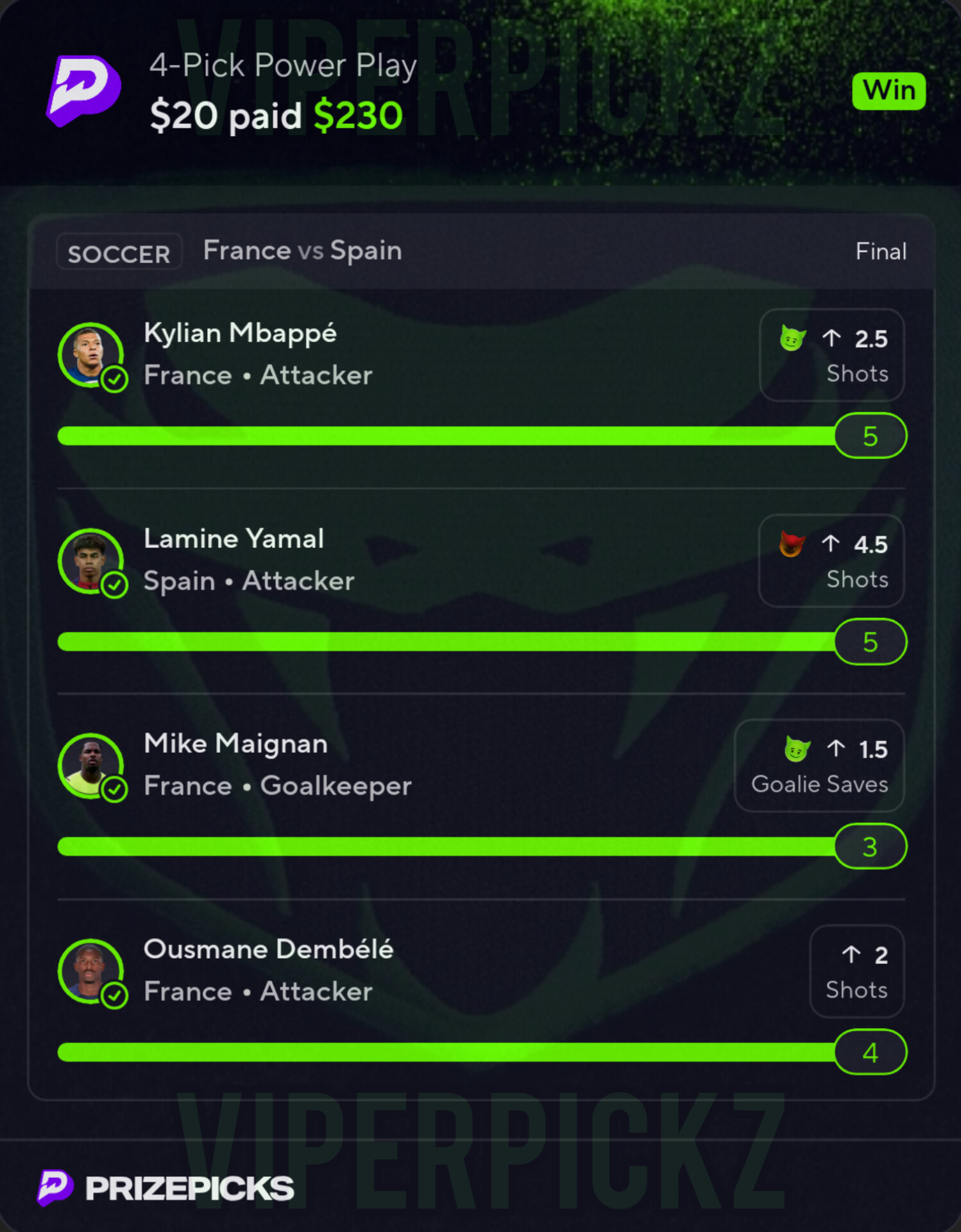The width and height of the screenshot is (961, 1232).
Task: Open Kylian Mbappé's player avatar
Action: click(90, 354)
